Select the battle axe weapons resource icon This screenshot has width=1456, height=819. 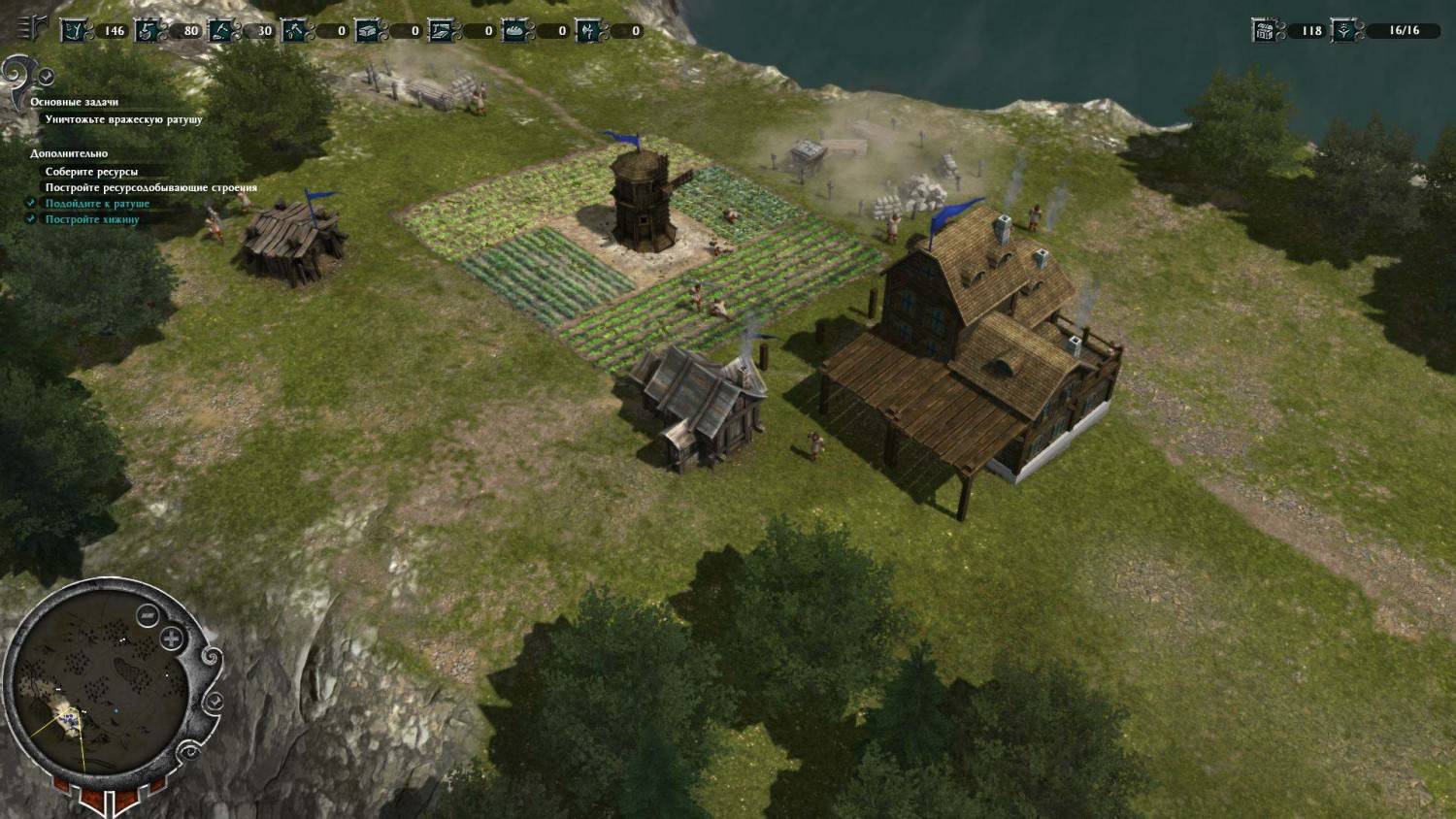588,31
